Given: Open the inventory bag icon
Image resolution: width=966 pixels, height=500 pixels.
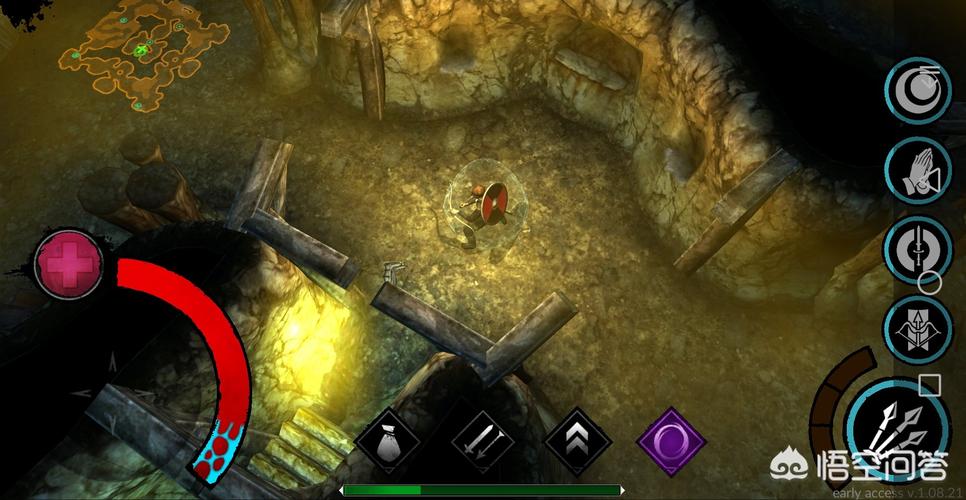Looking at the screenshot, I should coord(386,441).
